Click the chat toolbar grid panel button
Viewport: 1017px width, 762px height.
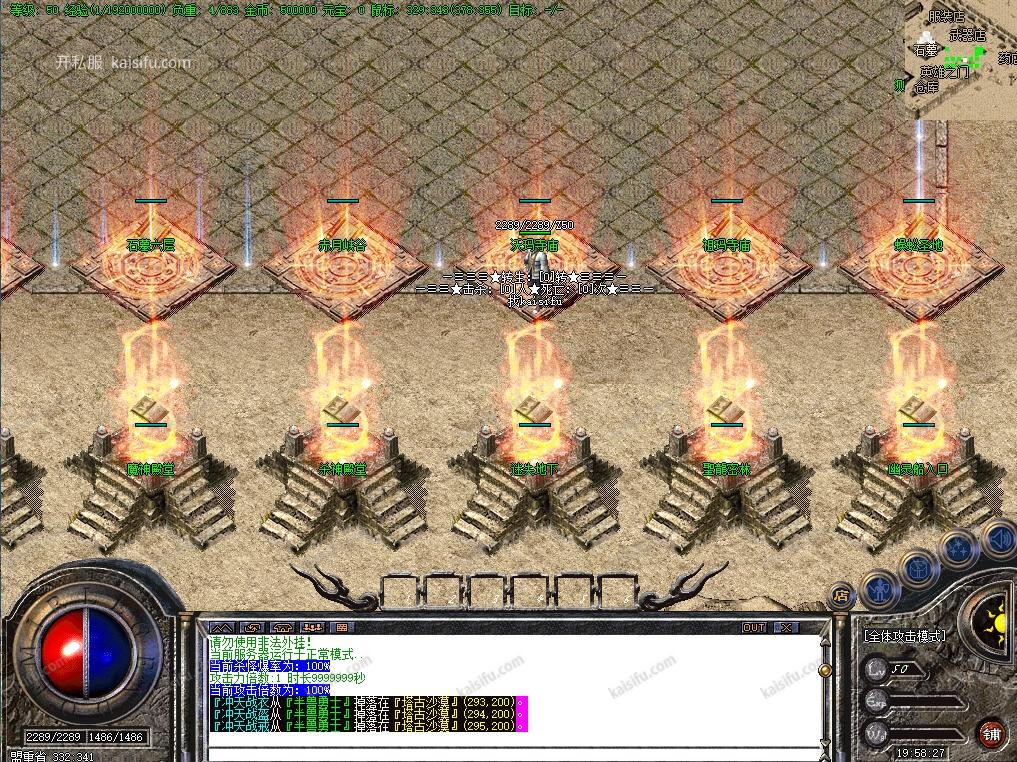(342, 627)
